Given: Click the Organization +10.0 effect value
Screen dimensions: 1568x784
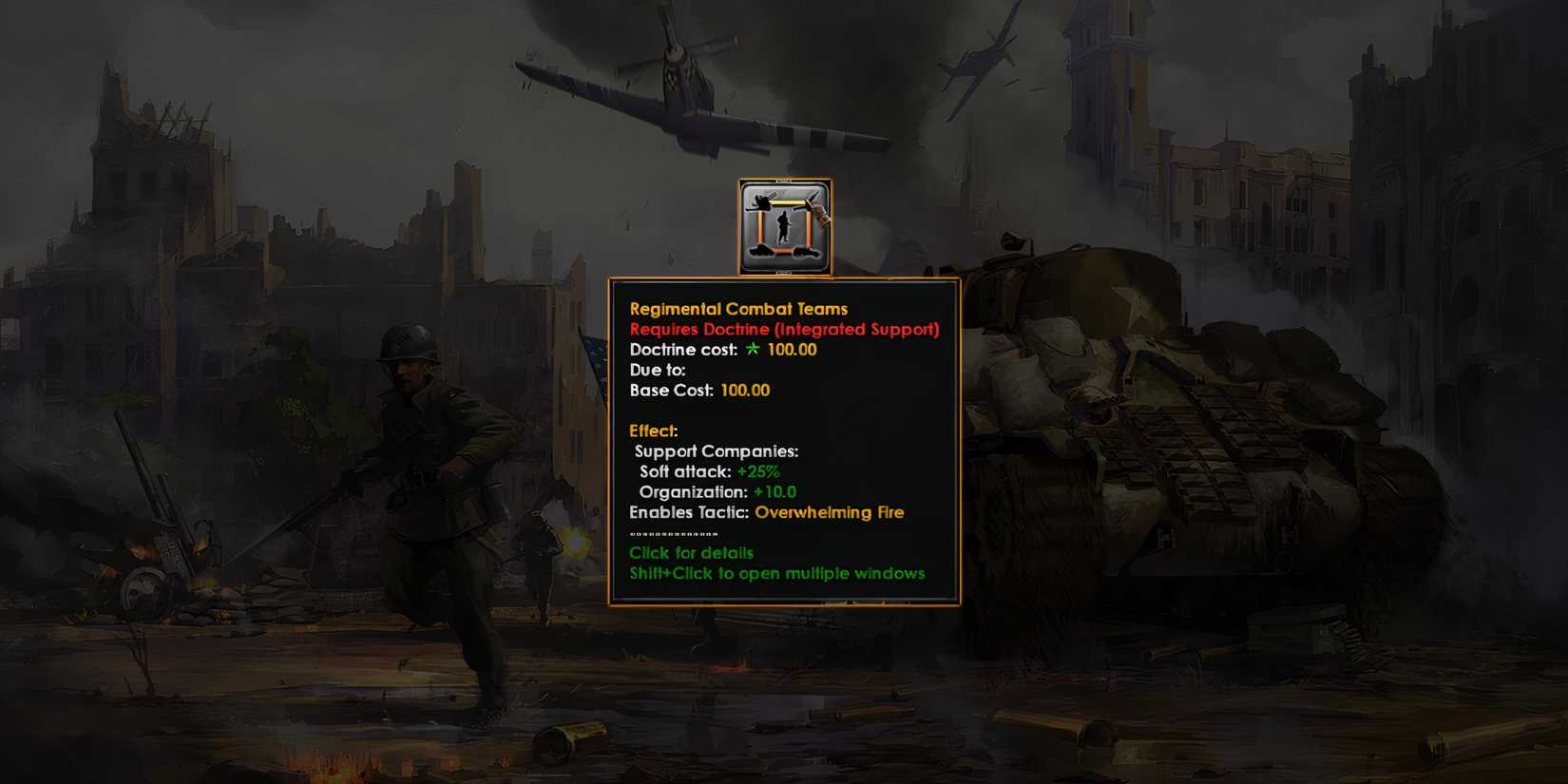Looking at the screenshot, I should point(774,492).
